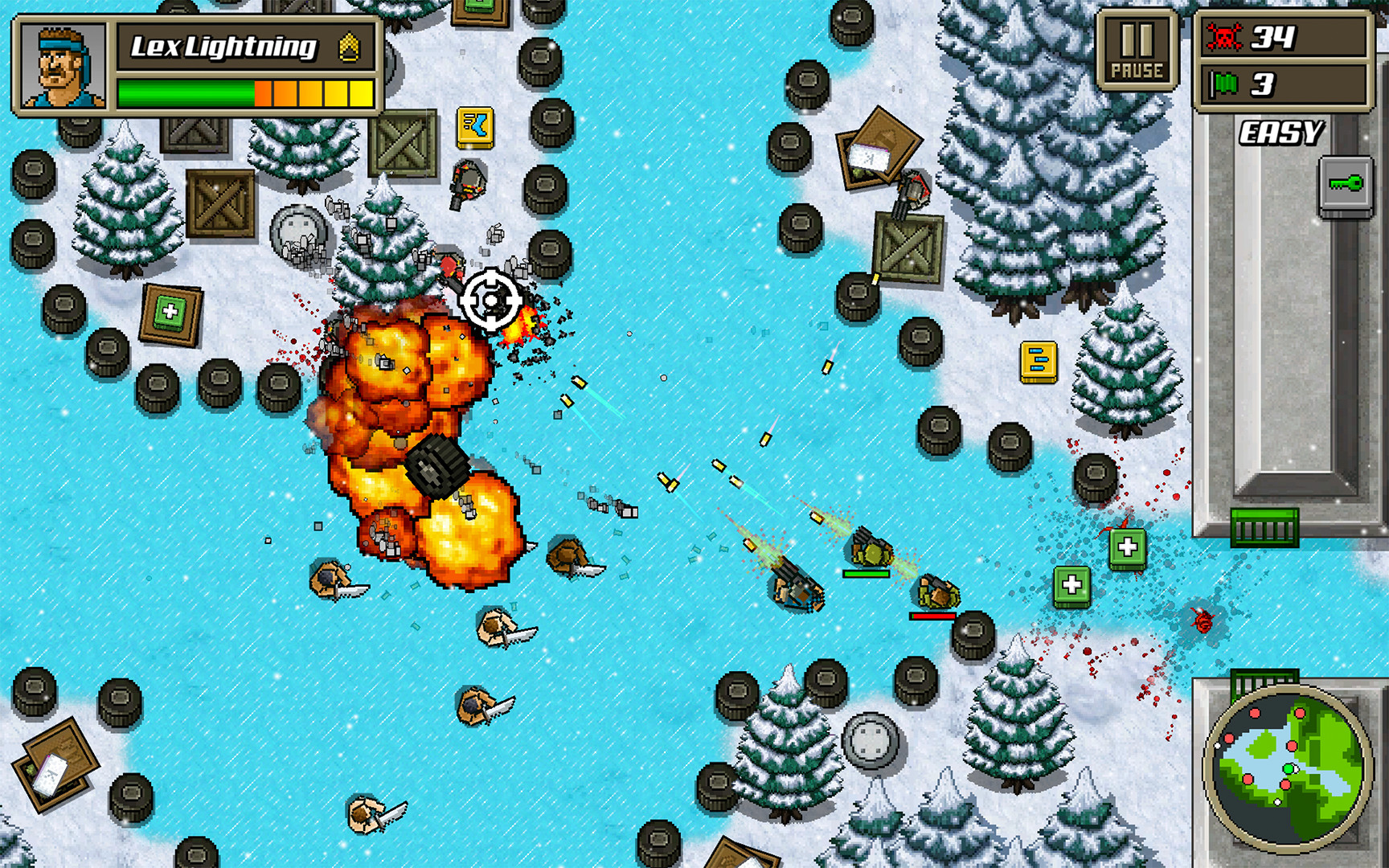Click the green key pickup icon

click(x=1346, y=184)
